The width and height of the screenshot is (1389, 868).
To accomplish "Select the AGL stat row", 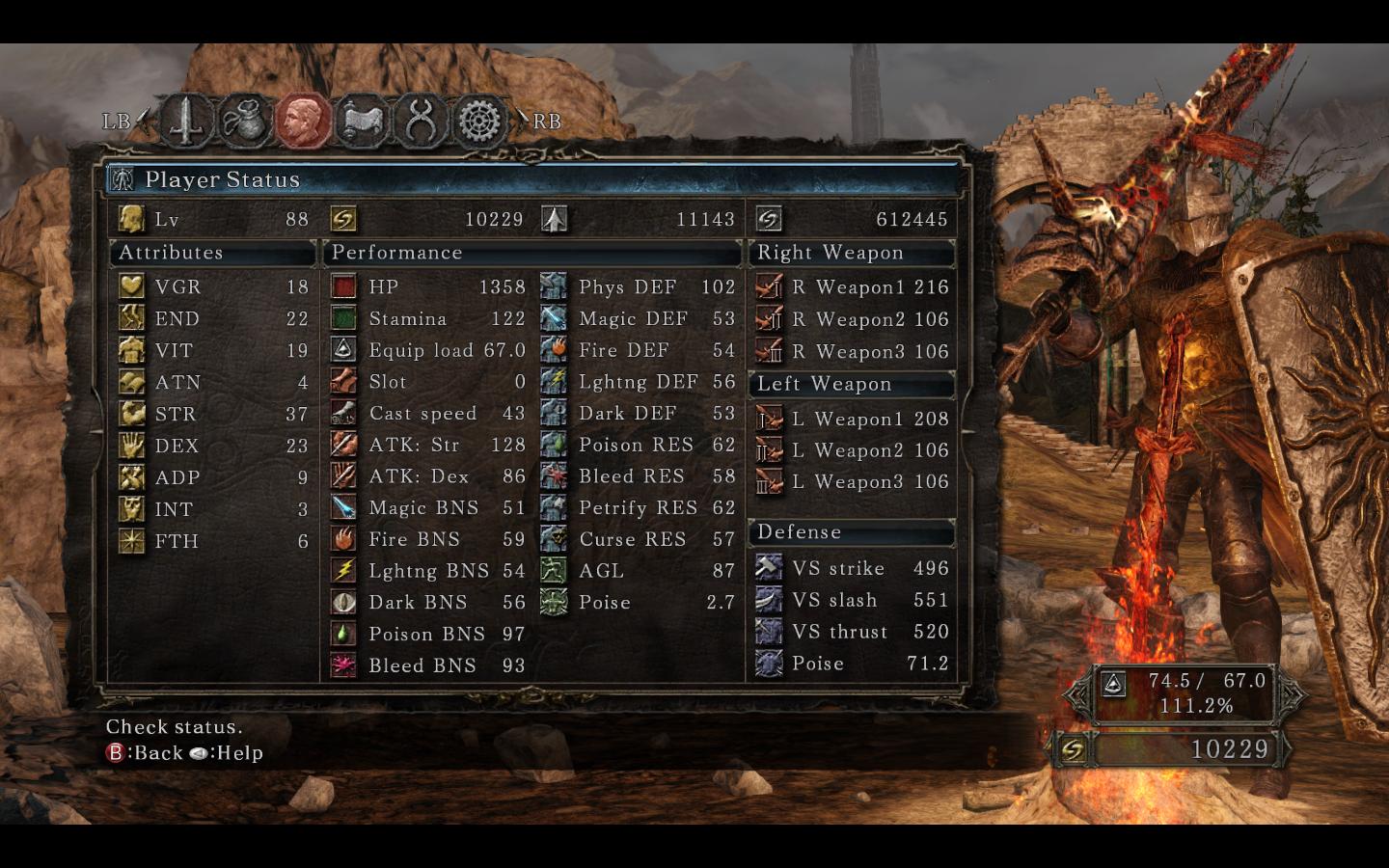I will 639,570.
